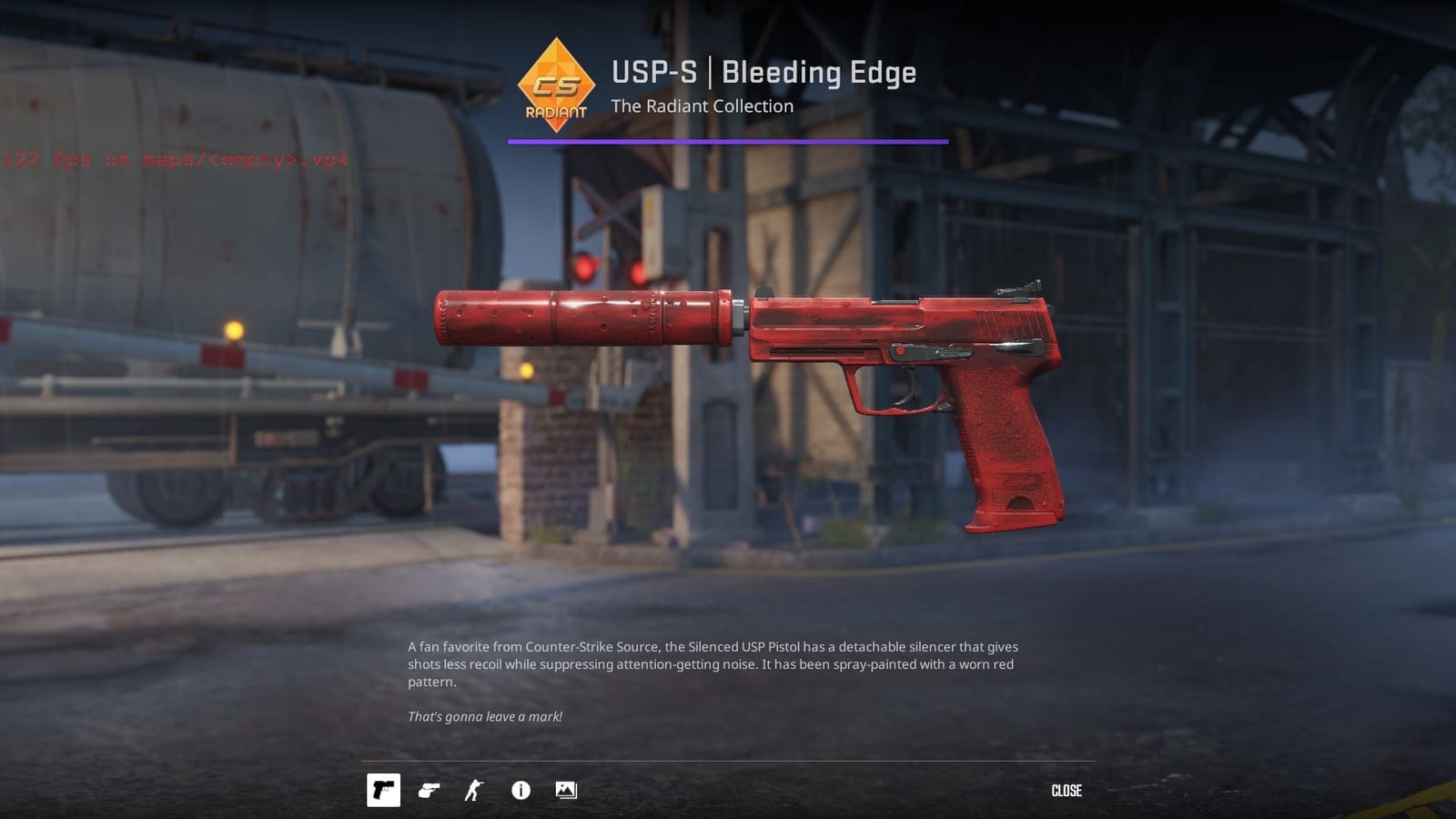Toggle the in-game character inspect mode
Screen dimensions: 1456x819
point(475,791)
